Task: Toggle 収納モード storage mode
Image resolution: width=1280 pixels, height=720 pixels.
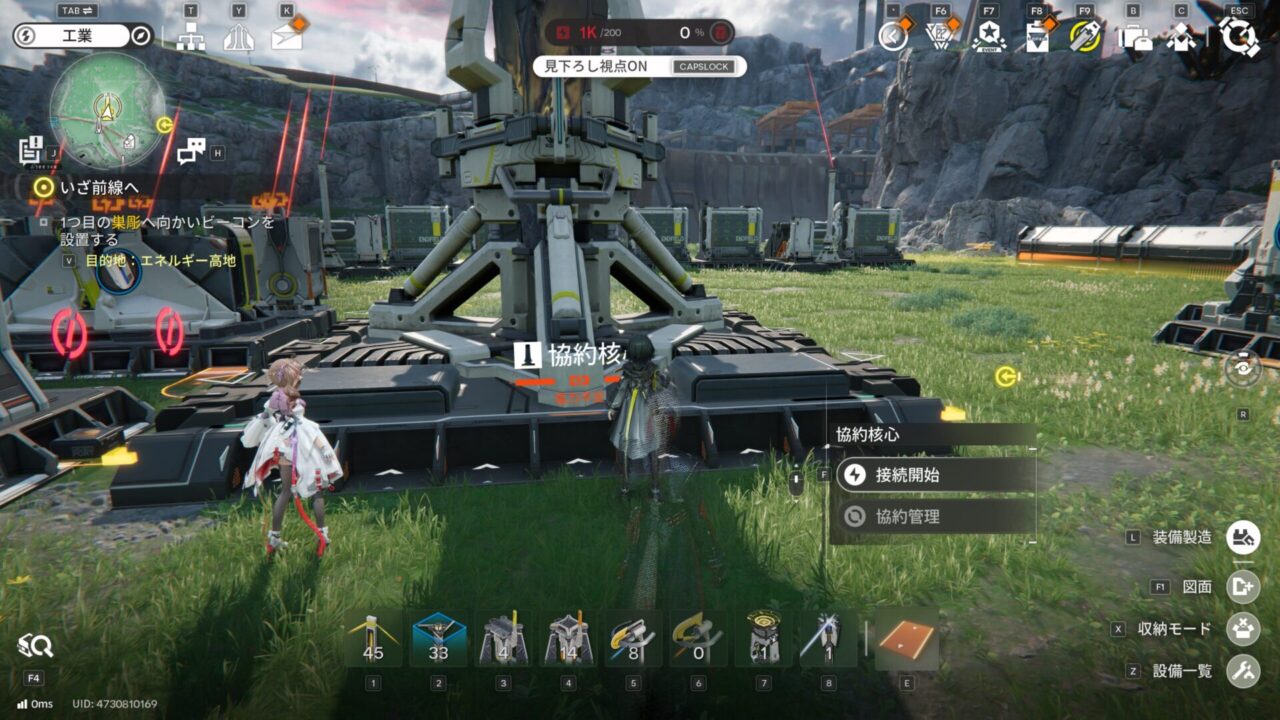Action: [x=1243, y=629]
